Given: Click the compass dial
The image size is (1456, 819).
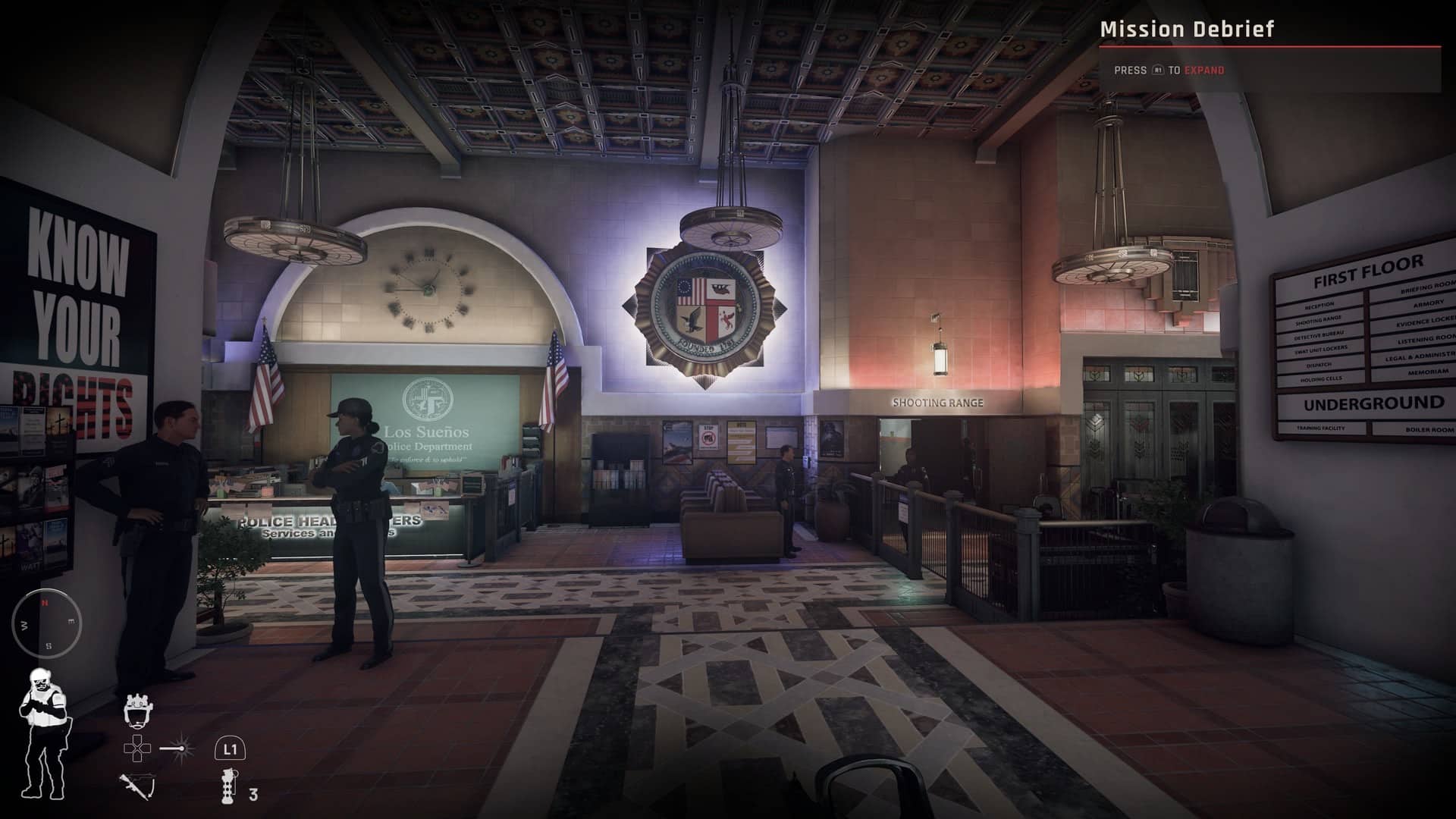Looking at the screenshot, I should (x=46, y=624).
